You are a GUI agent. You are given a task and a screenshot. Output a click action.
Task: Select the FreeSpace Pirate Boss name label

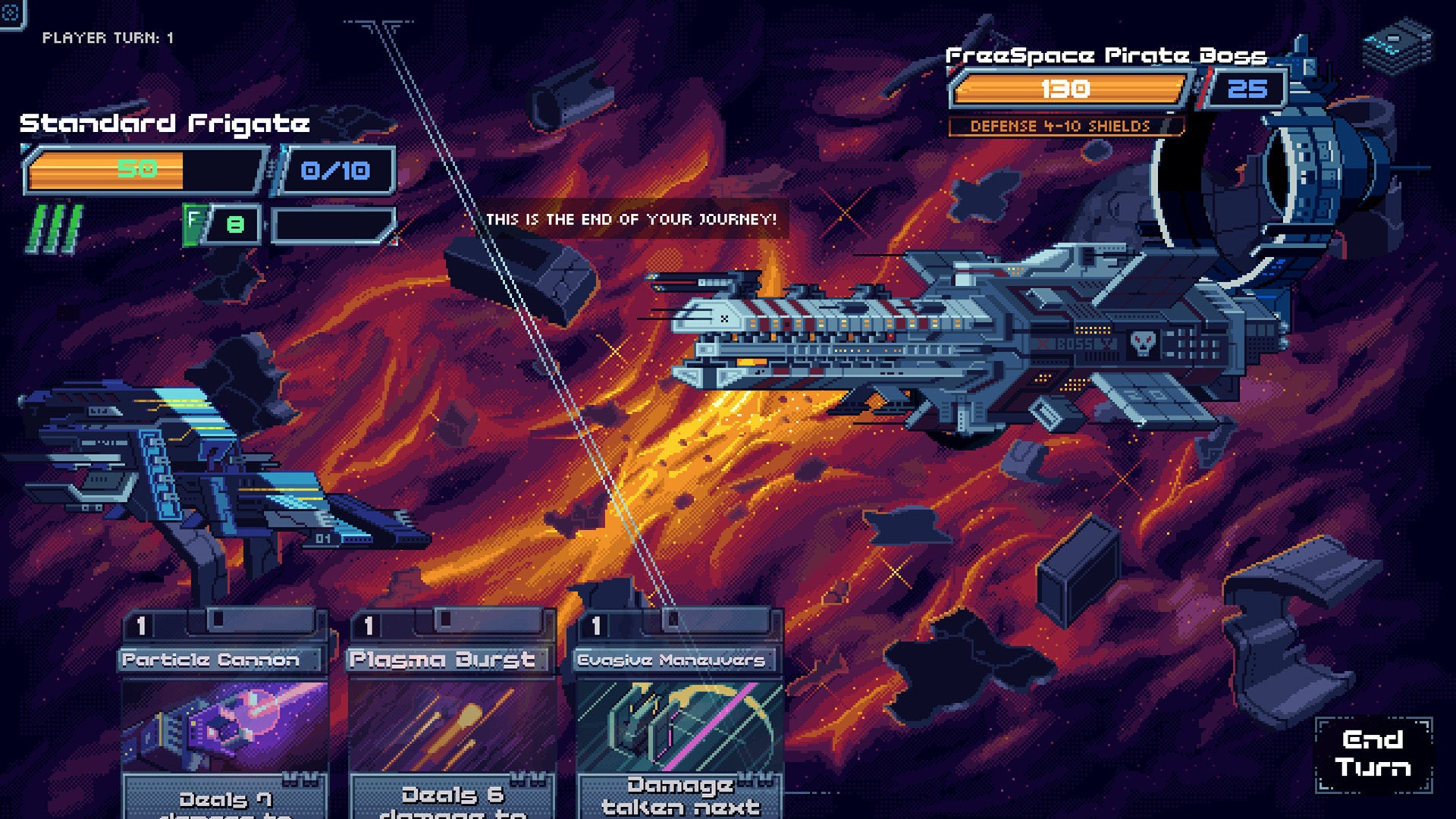pyautogui.click(x=1106, y=55)
